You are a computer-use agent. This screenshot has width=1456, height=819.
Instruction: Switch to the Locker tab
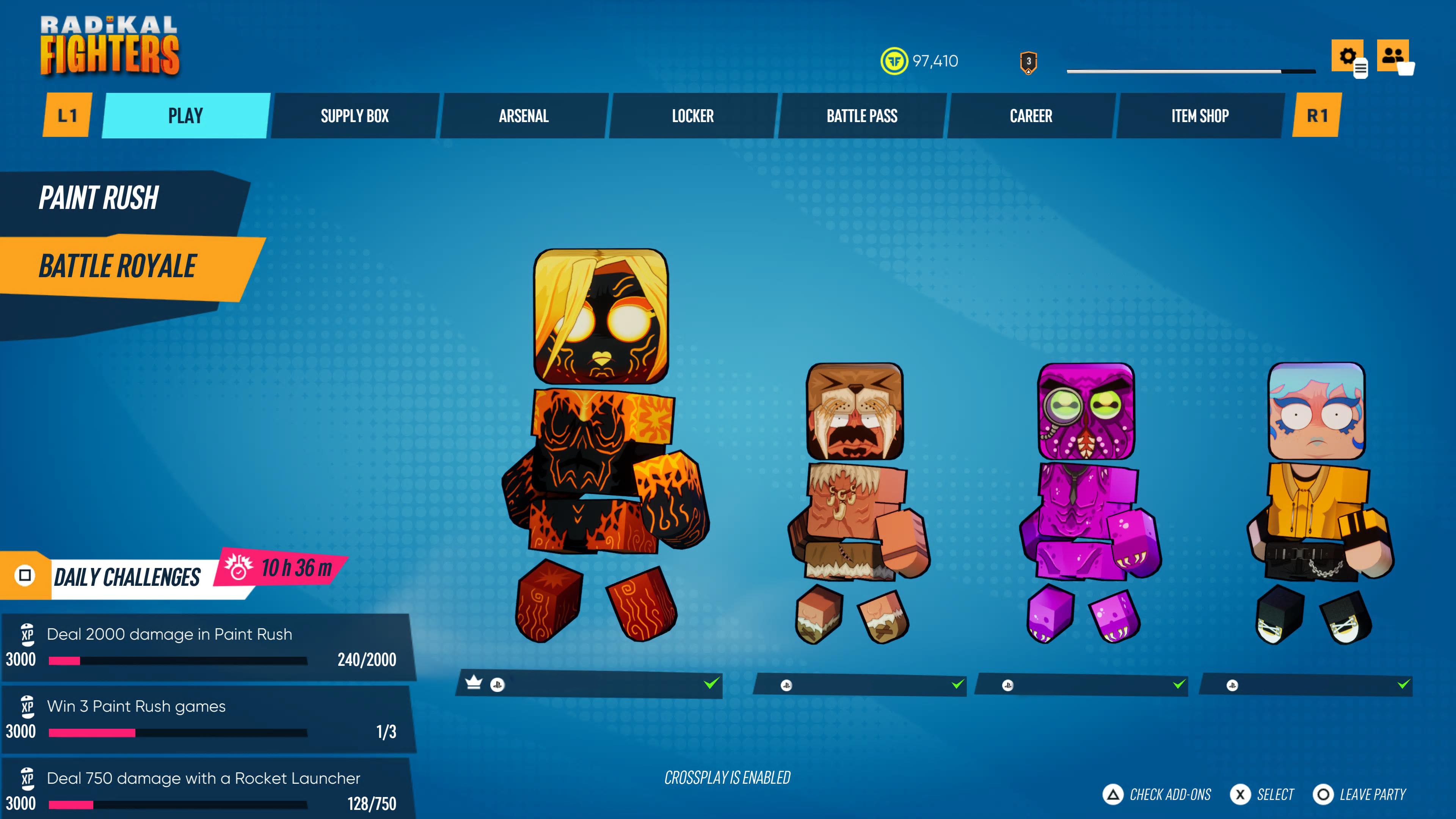[692, 116]
